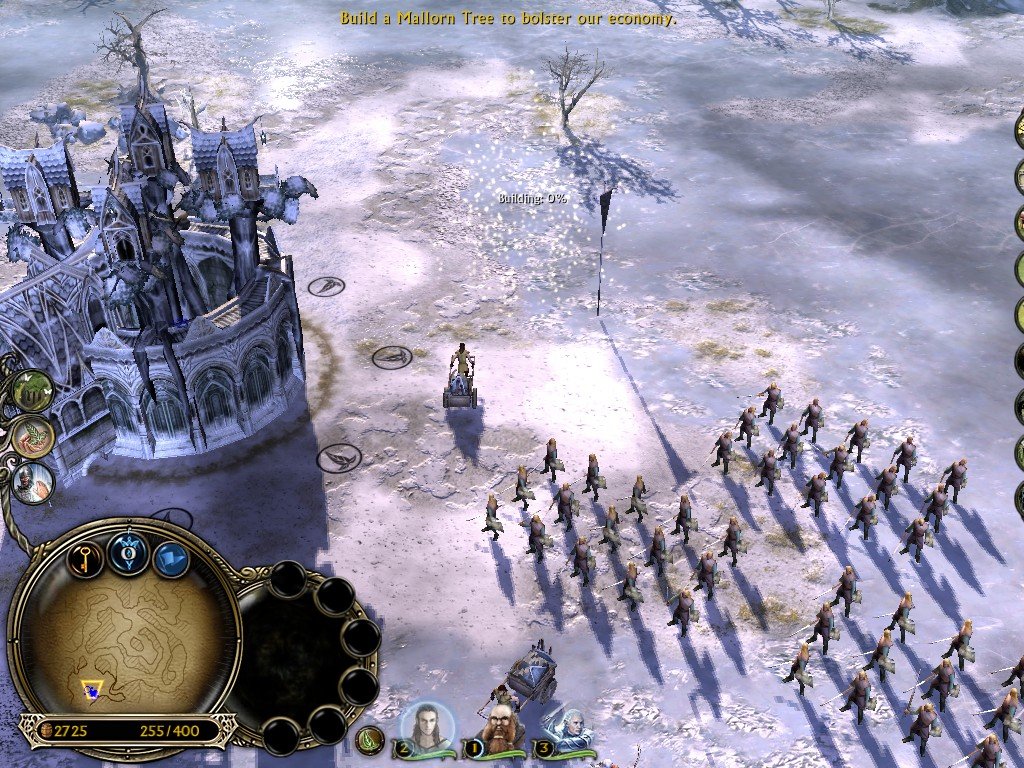Select the blue eye emblem button

129,553
